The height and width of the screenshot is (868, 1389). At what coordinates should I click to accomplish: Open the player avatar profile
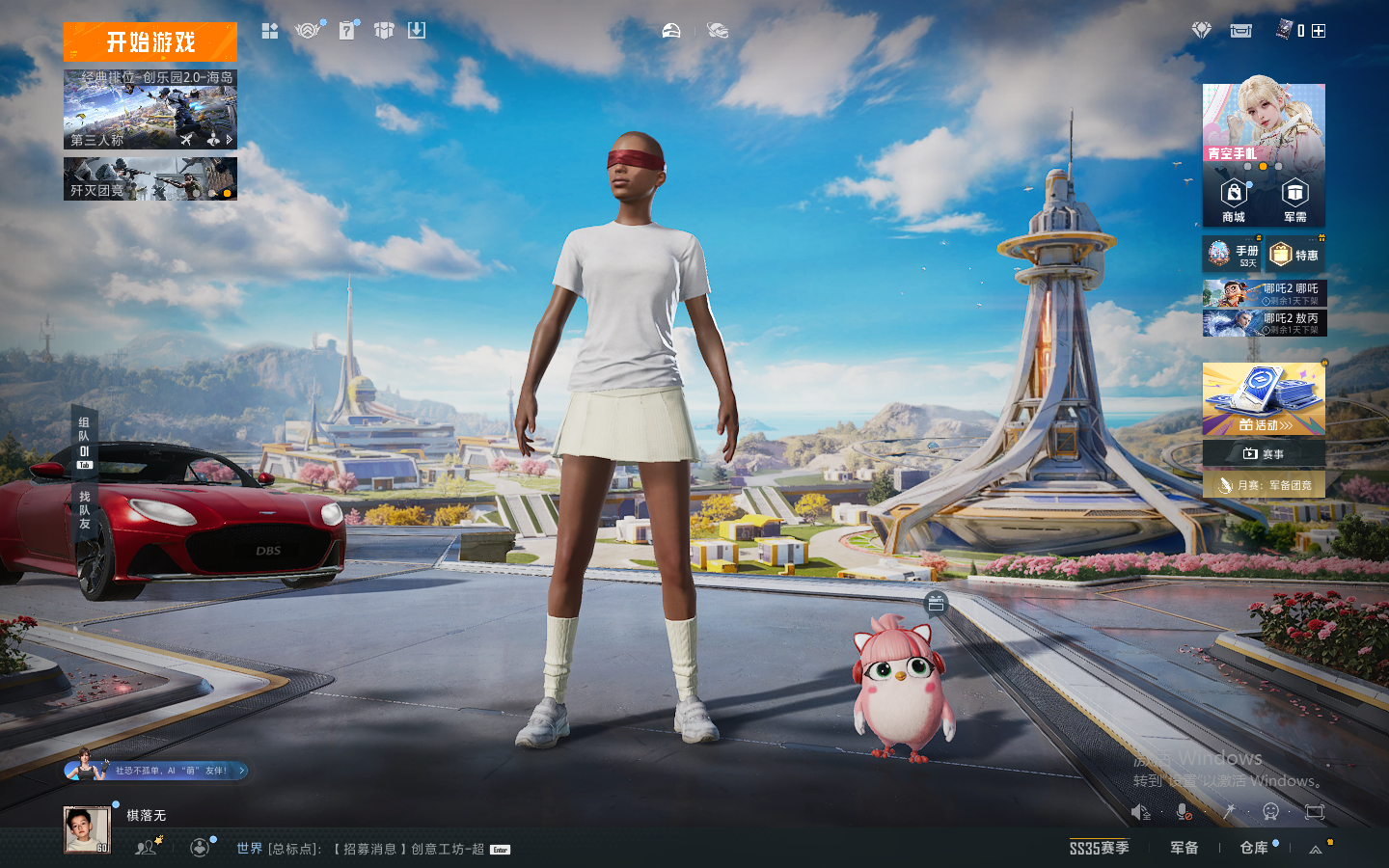click(87, 829)
